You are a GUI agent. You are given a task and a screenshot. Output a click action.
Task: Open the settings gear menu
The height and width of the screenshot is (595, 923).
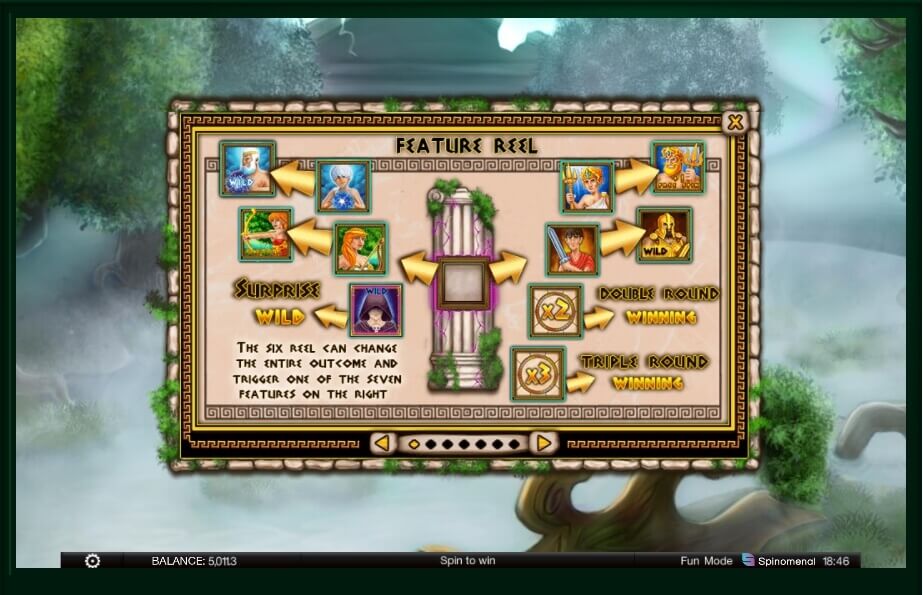point(93,561)
